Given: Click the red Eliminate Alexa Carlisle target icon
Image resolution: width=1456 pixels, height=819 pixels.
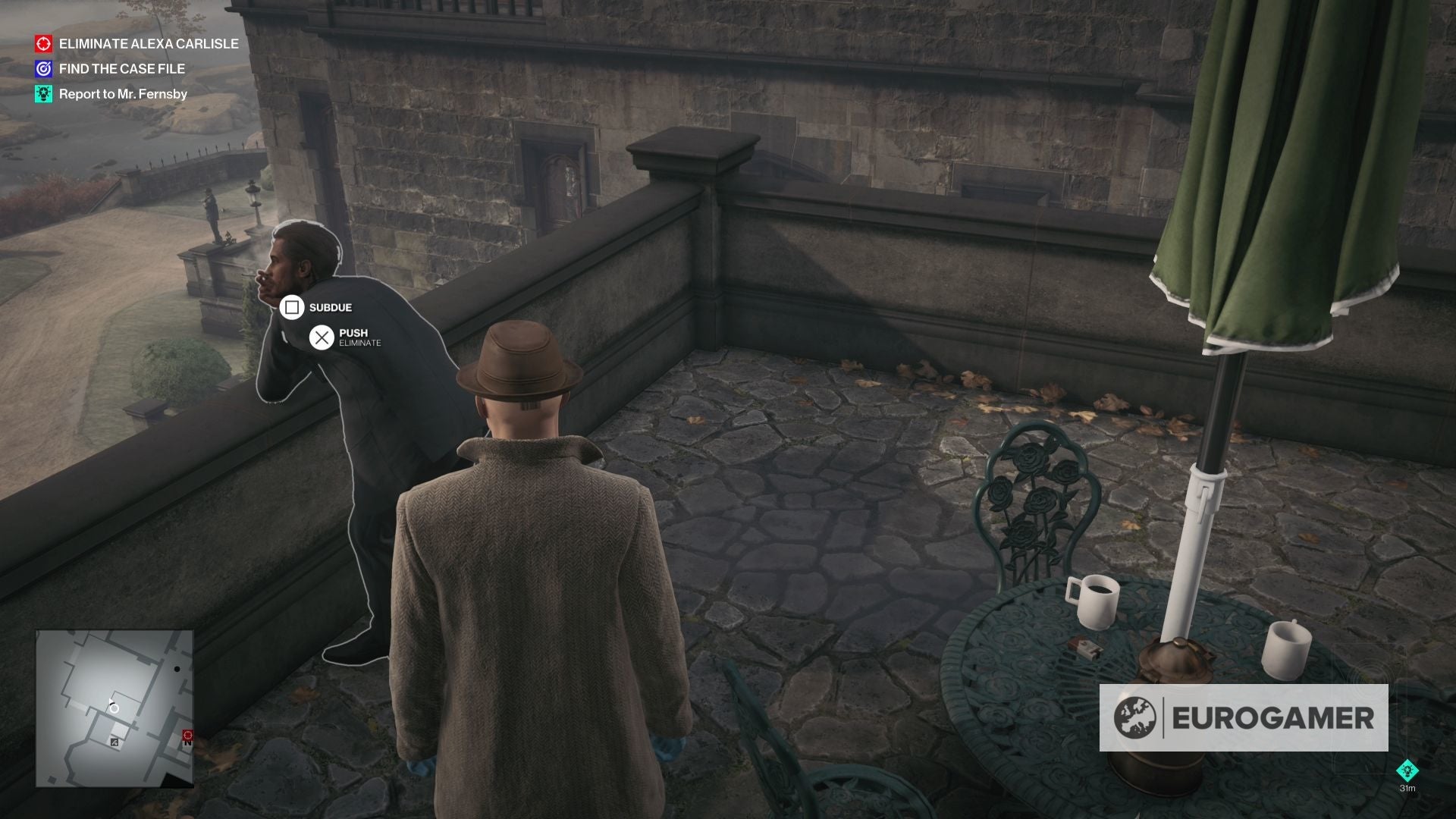Looking at the screenshot, I should pyautogui.click(x=43, y=44).
